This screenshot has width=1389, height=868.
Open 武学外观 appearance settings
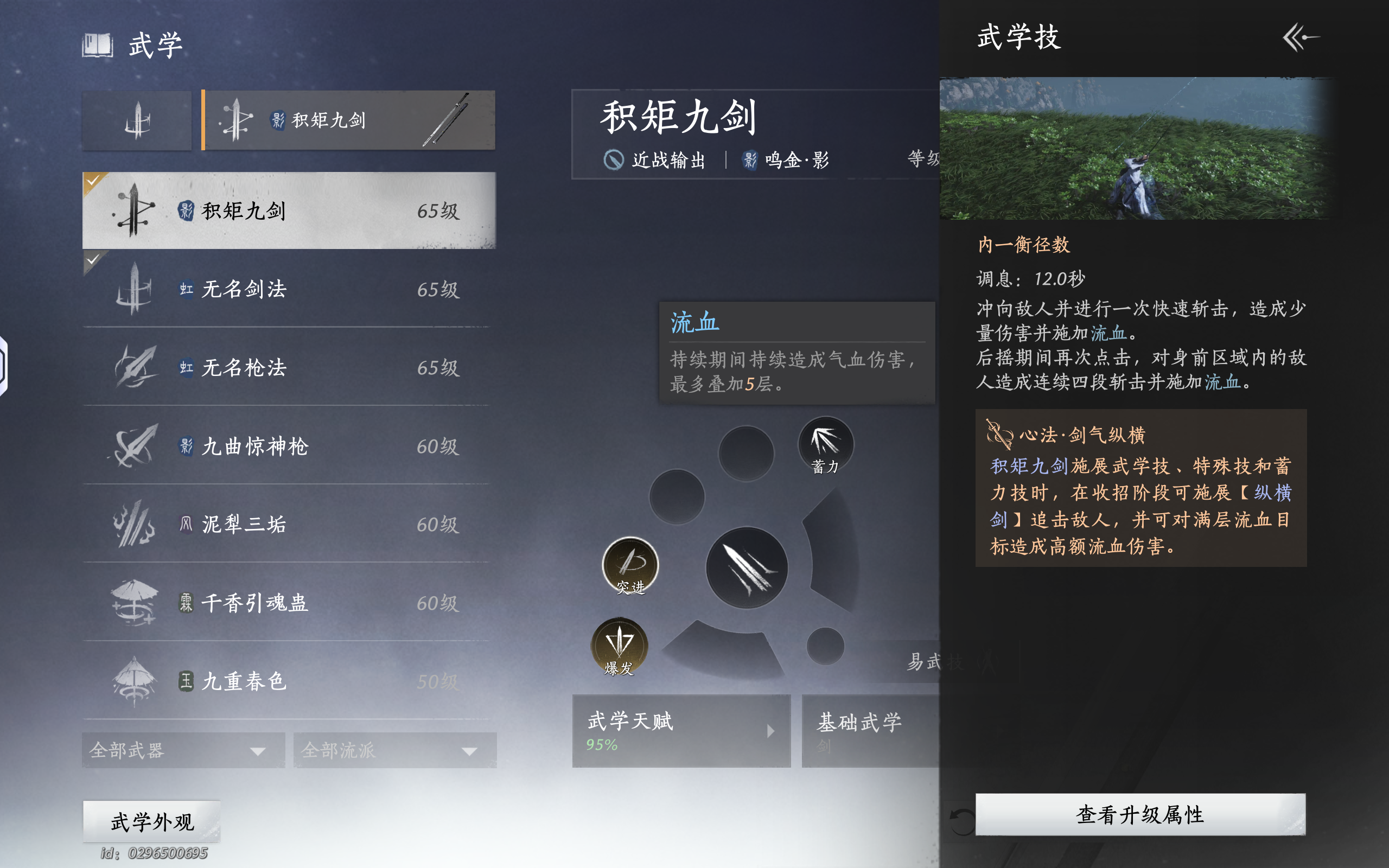[151, 821]
